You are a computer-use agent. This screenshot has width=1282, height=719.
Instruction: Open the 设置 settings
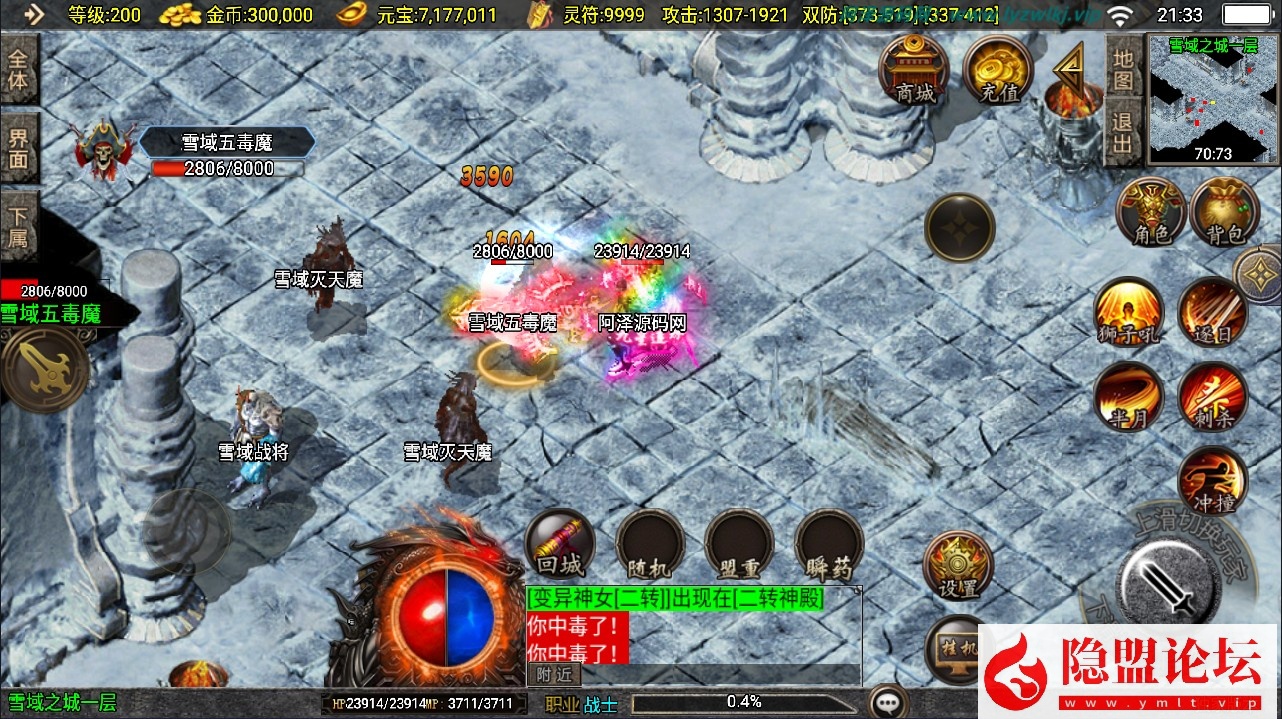click(x=957, y=565)
